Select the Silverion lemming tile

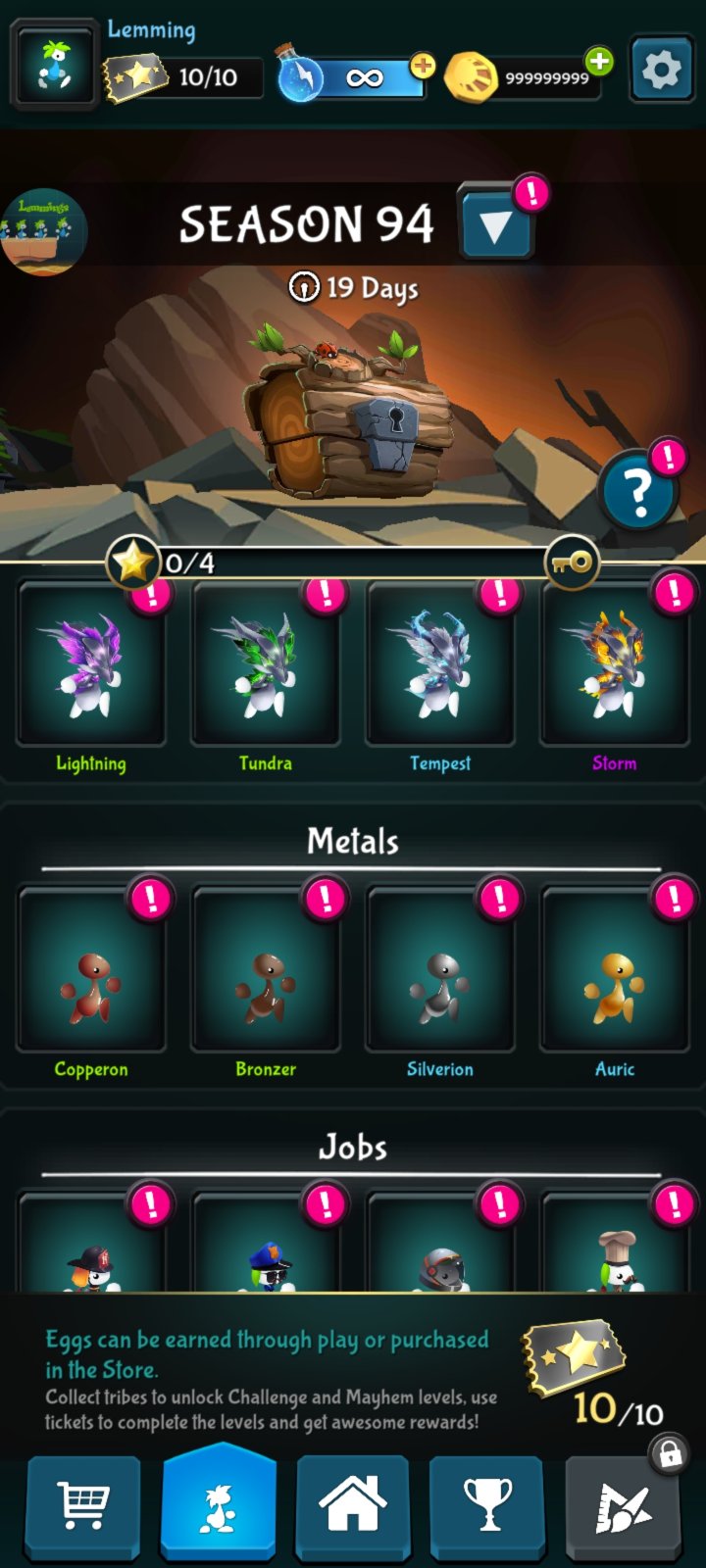[440, 972]
